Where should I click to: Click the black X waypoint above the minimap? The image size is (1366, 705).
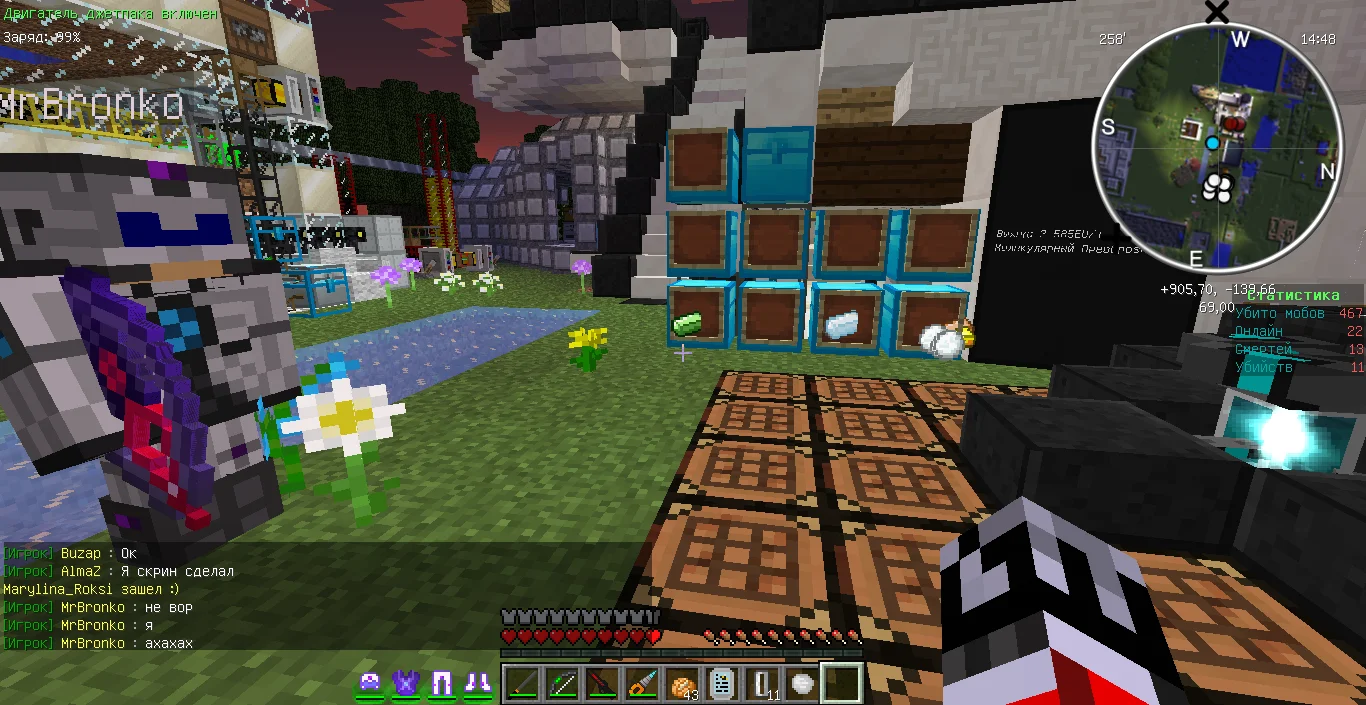tap(1217, 12)
